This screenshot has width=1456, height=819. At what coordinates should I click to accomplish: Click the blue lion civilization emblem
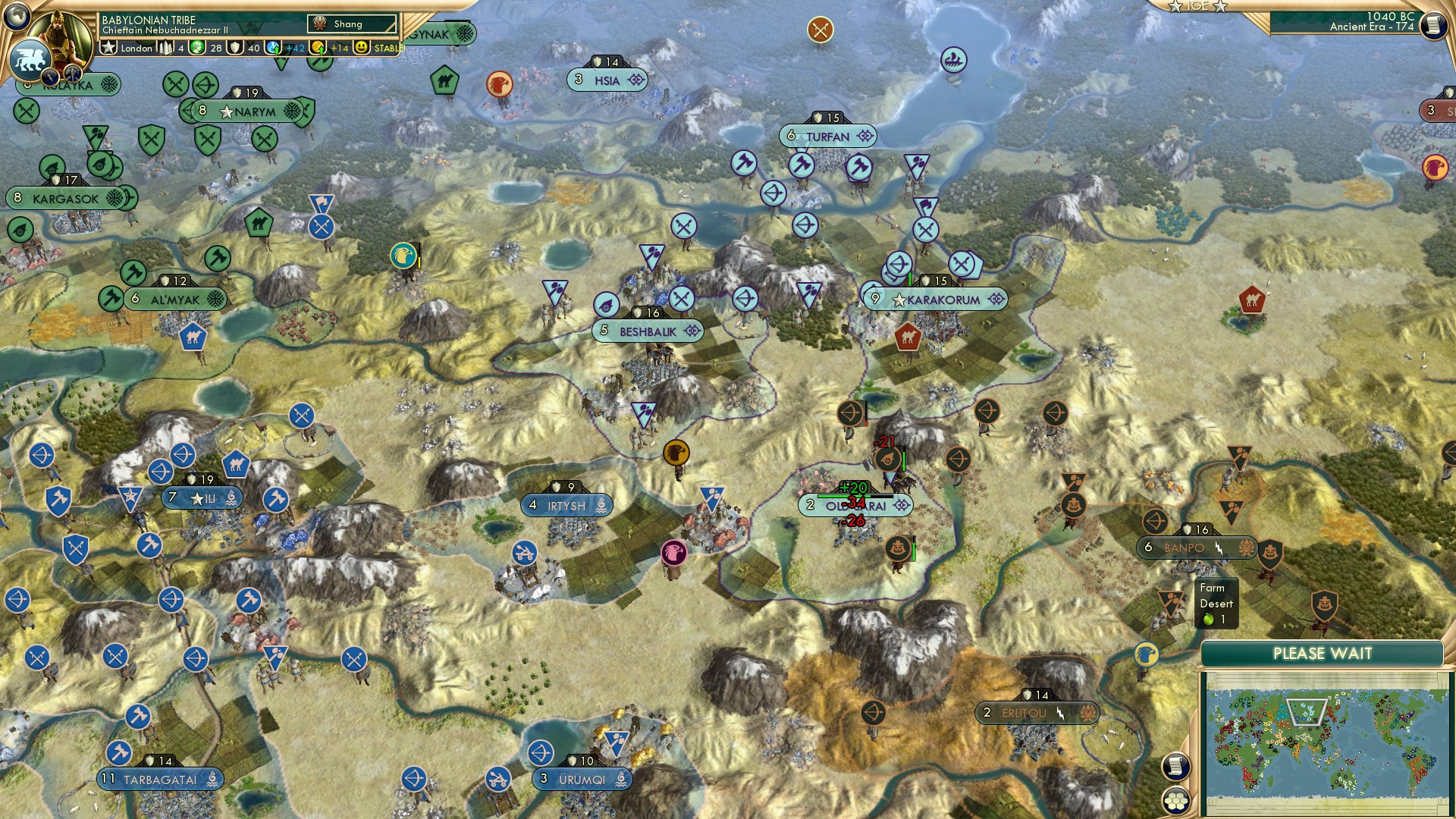click(x=29, y=59)
